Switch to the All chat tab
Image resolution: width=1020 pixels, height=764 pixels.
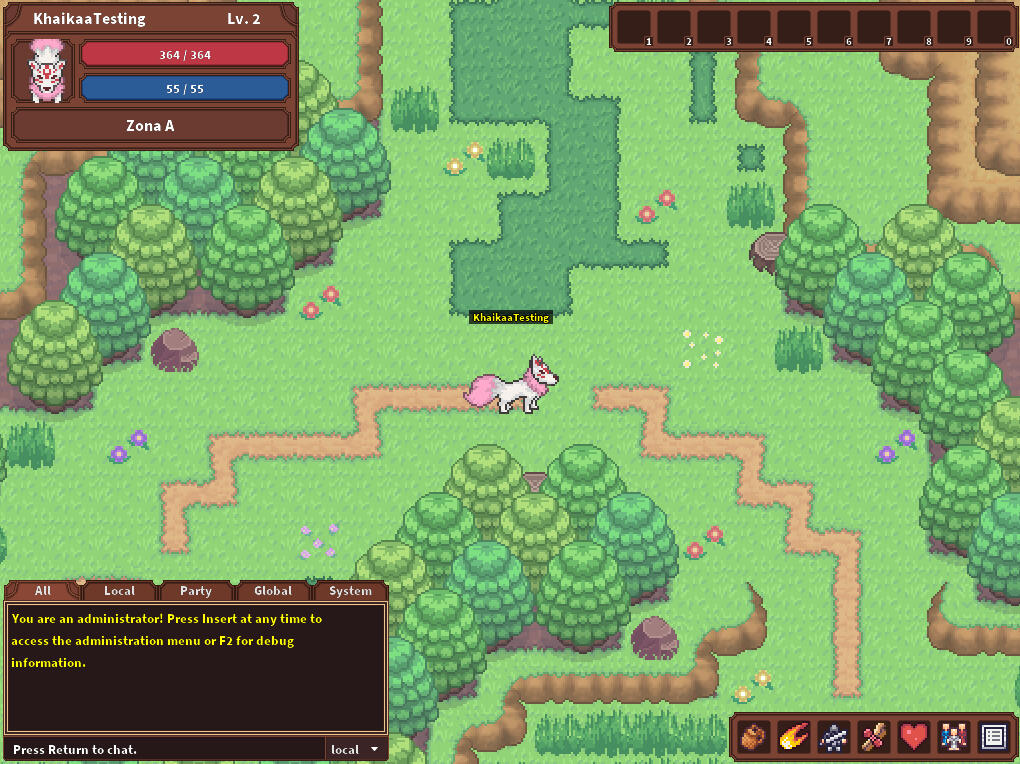click(42, 591)
